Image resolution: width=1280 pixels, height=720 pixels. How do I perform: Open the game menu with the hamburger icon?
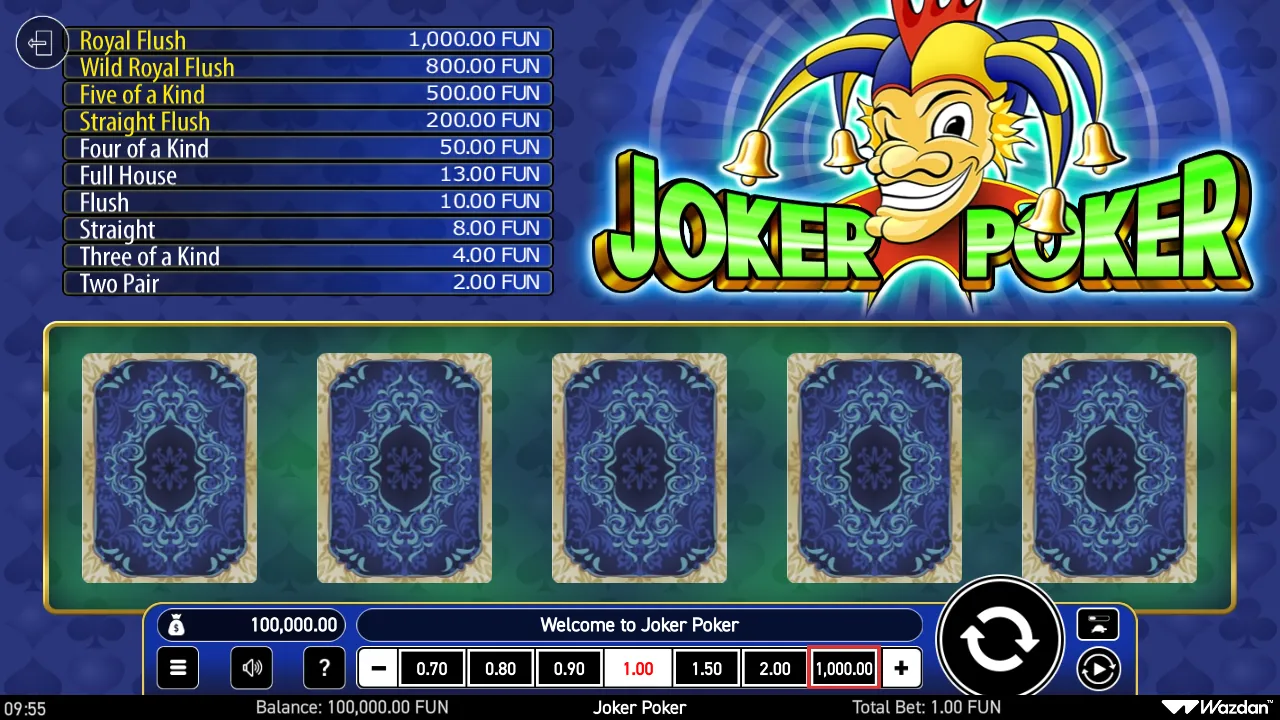click(177, 668)
